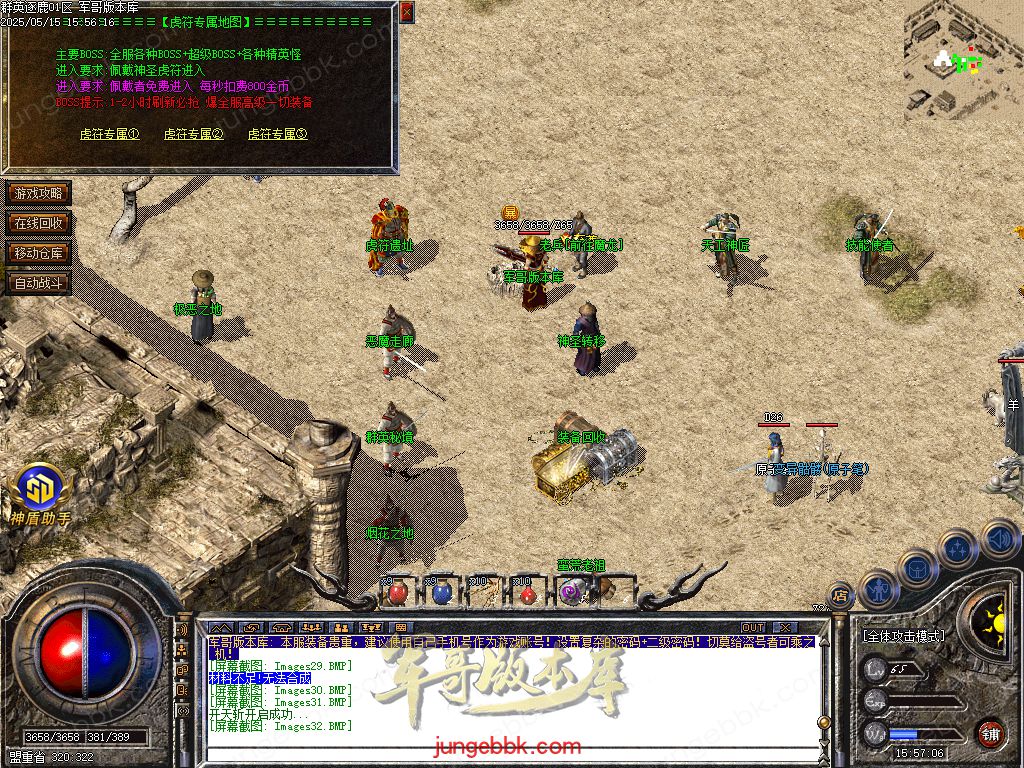This screenshot has height=768, width=1024.
Task: Open the 游戏攻略 game guide
Action: click(x=38, y=193)
